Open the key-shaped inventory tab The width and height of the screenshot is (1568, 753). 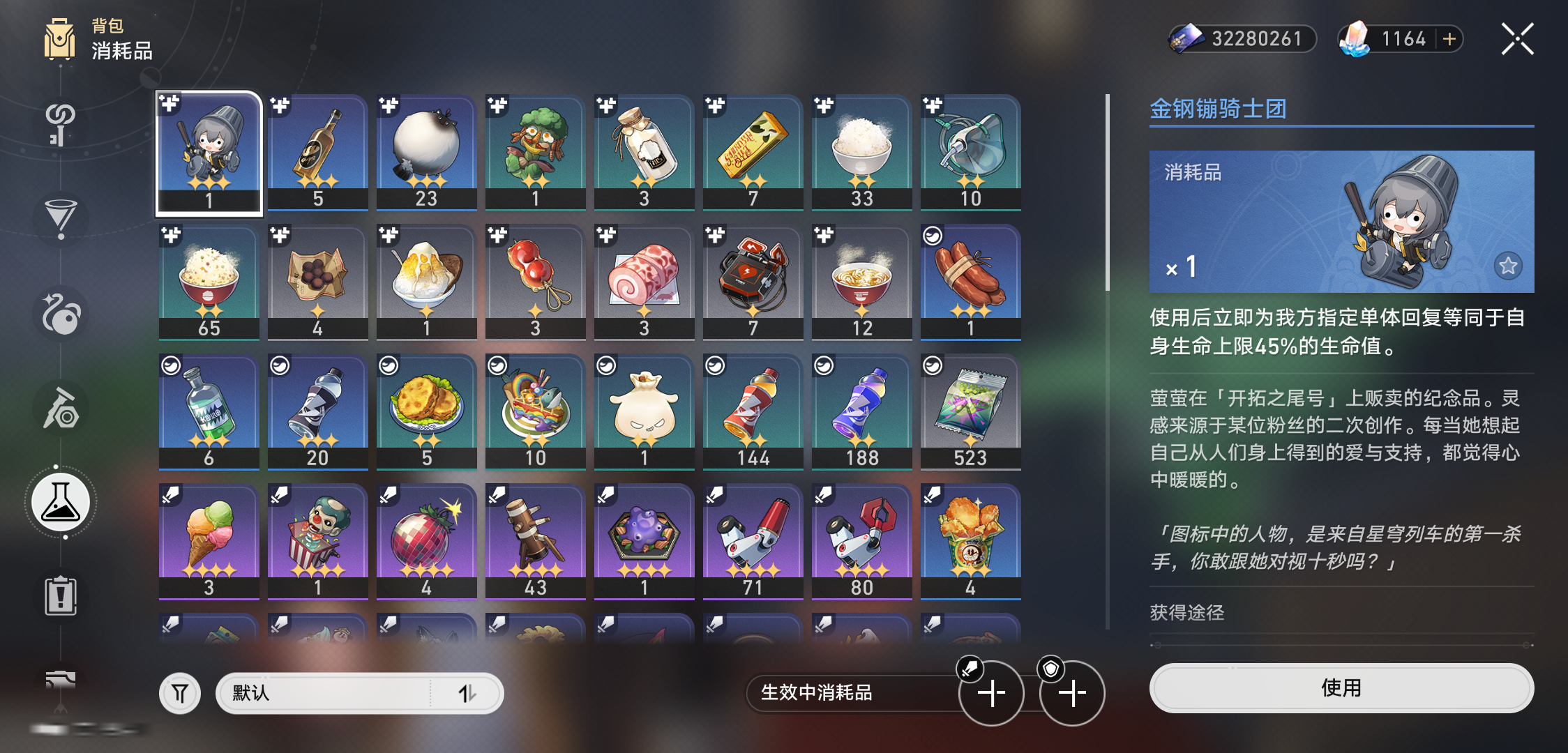click(x=61, y=124)
